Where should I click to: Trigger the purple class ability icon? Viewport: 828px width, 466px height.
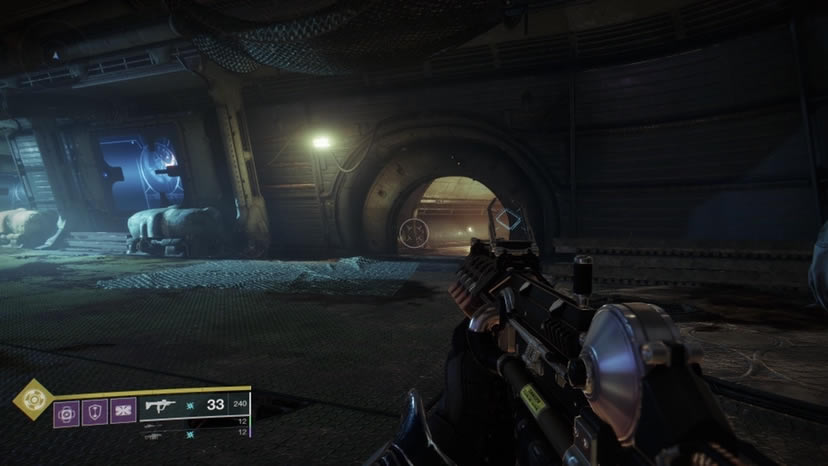click(123, 411)
